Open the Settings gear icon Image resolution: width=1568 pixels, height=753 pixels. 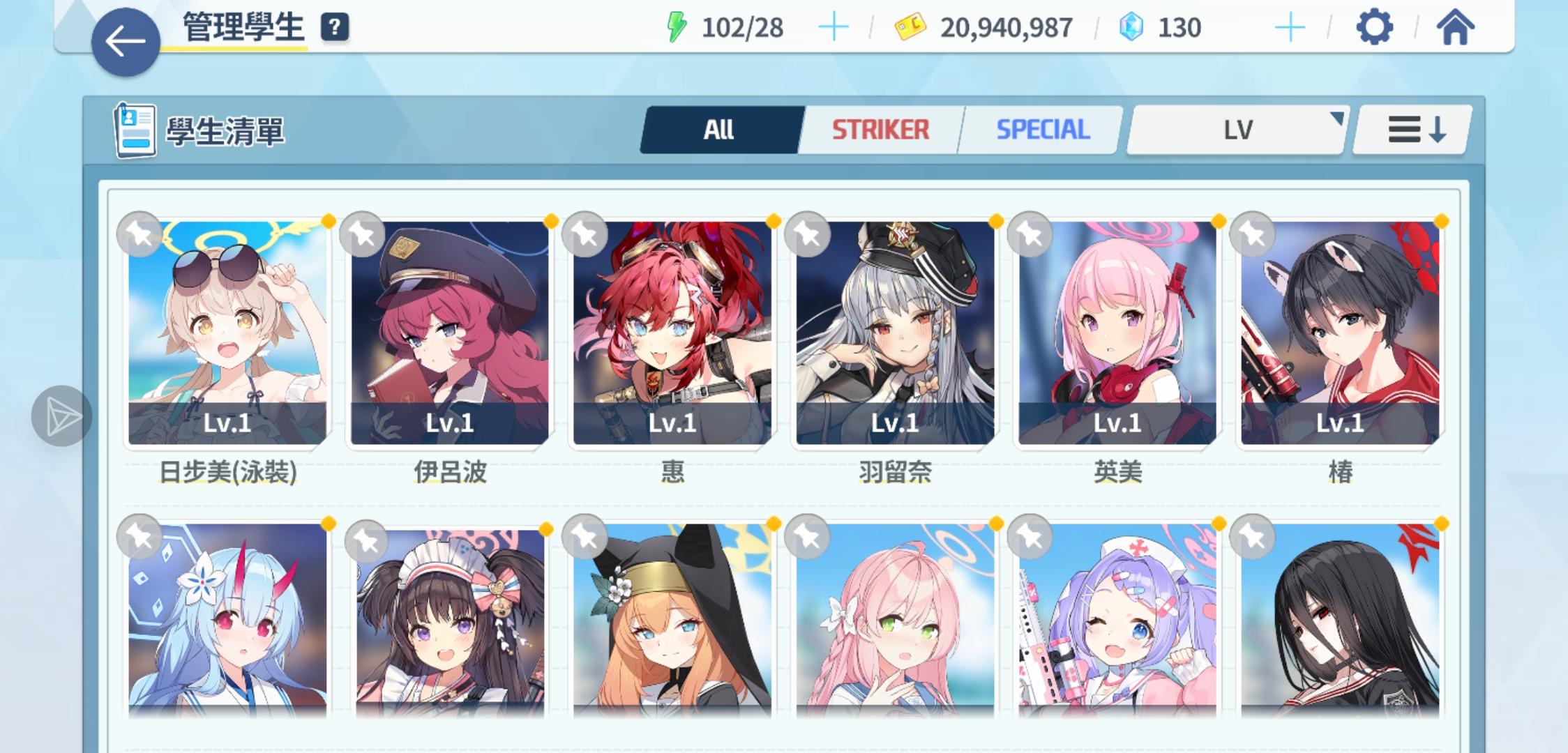point(1375,28)
